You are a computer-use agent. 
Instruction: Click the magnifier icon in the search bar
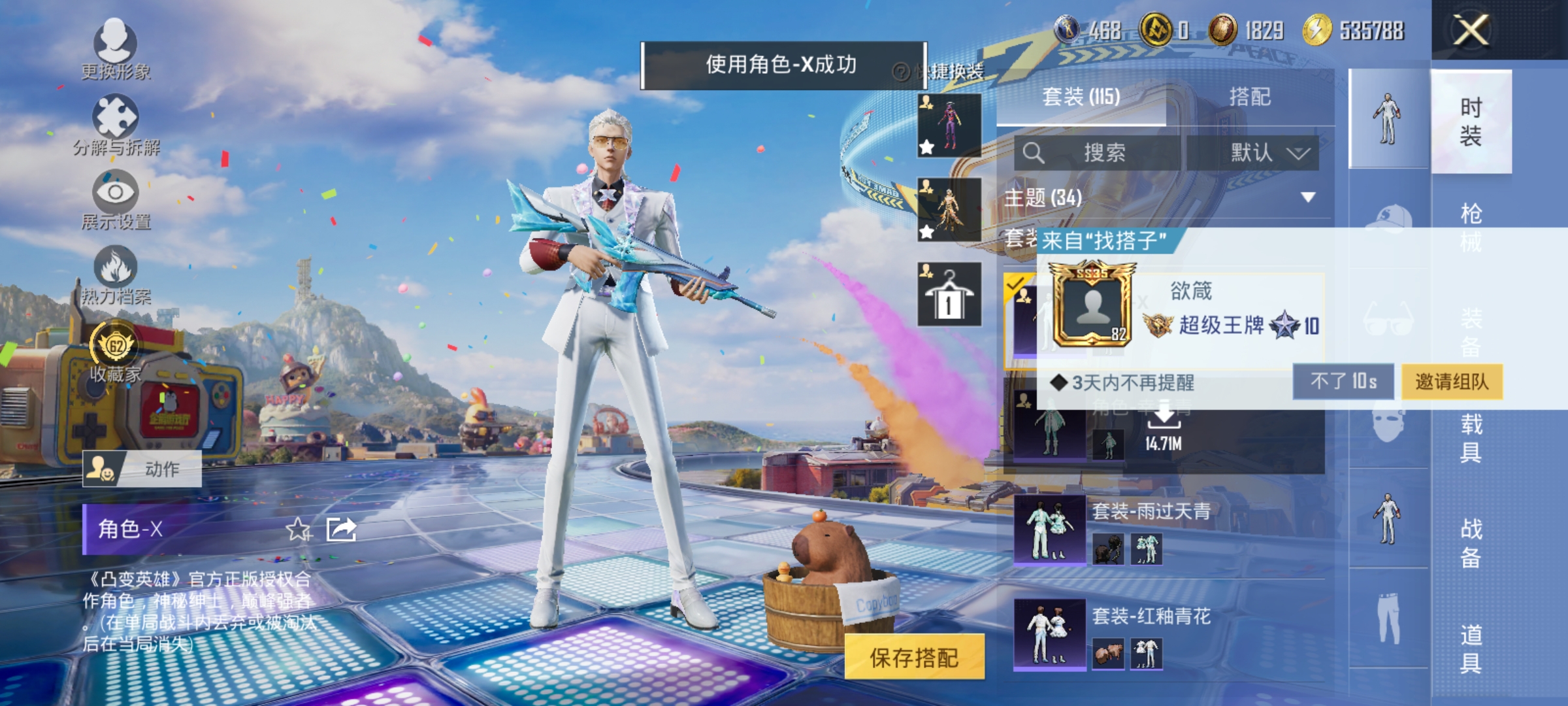[x=1034, y=152]
